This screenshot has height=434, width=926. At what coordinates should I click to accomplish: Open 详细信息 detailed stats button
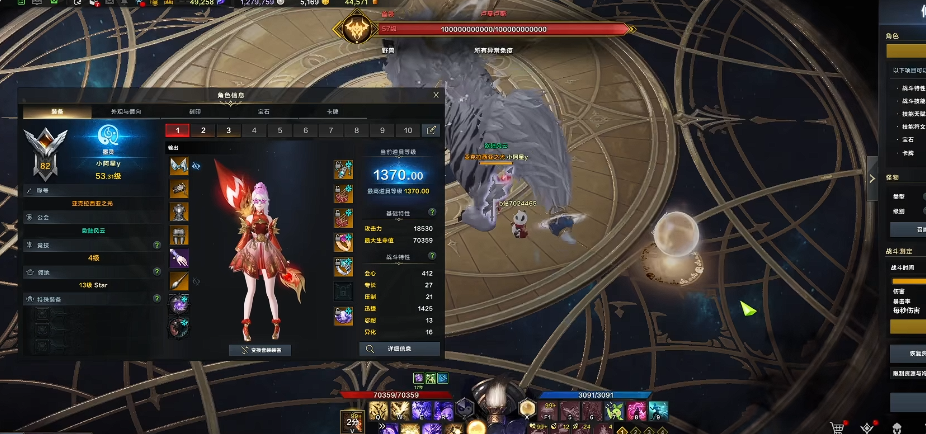tap(399, 349)
